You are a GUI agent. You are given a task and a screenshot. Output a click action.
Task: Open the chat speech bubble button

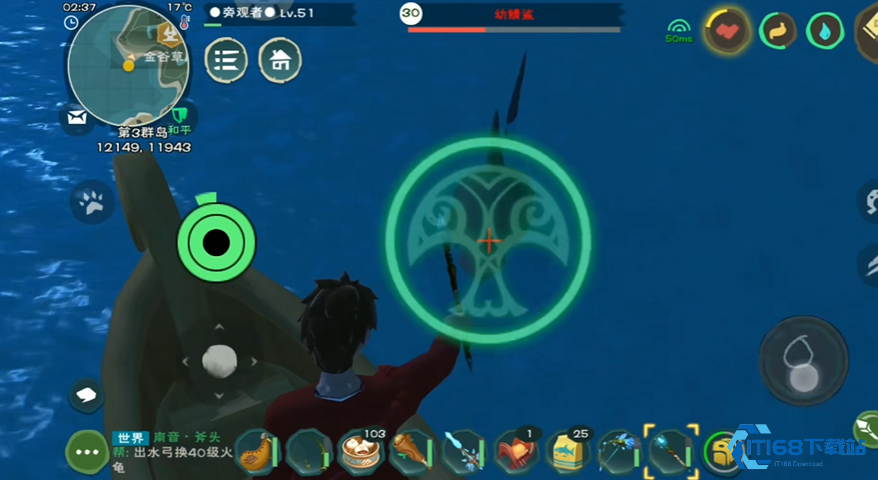tap(86, 394)
